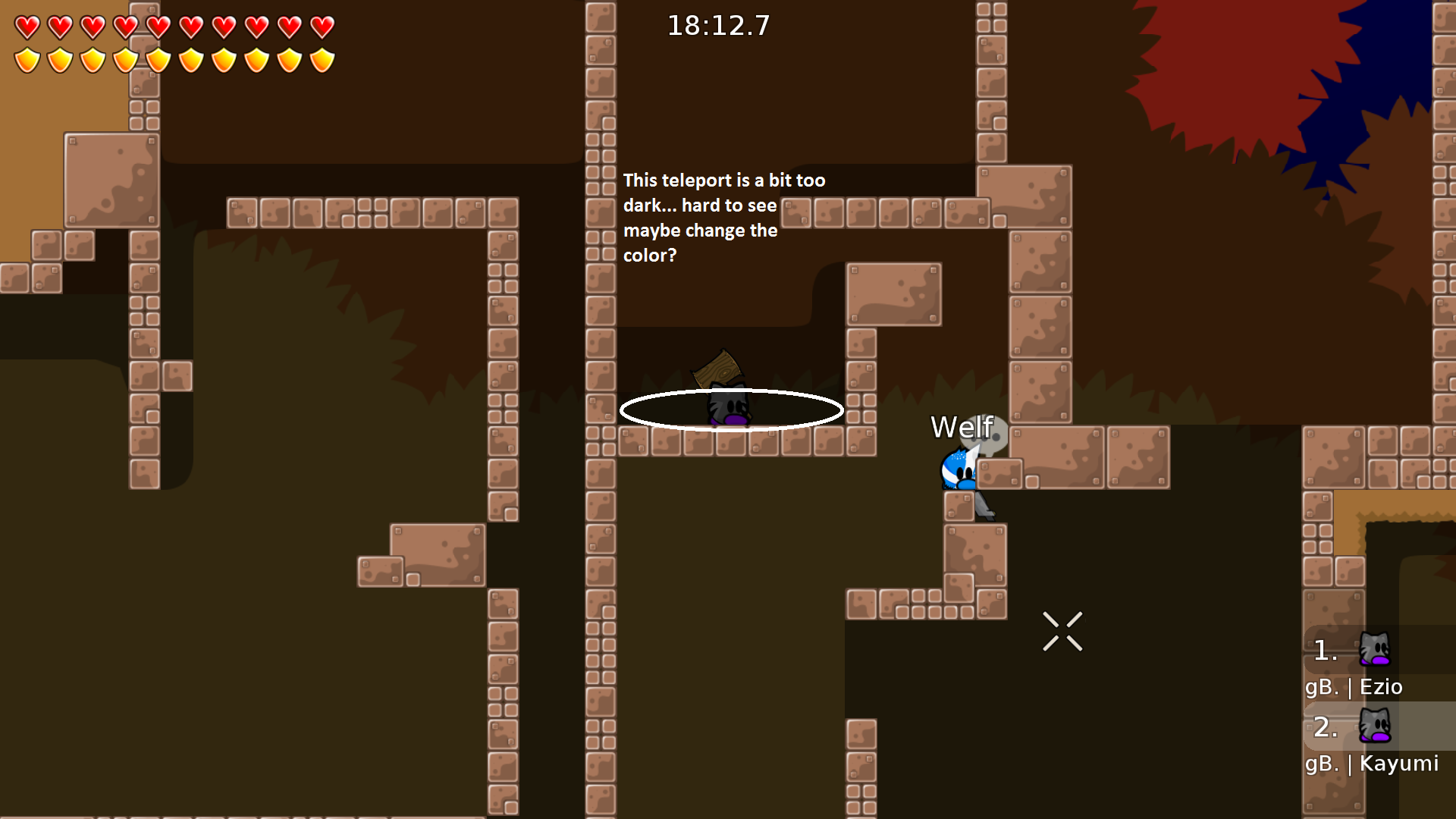Click the leaderboard entry gB. | Kayumi
The height and width of the screenshot is (819, 1456).
coord(1371,764)
